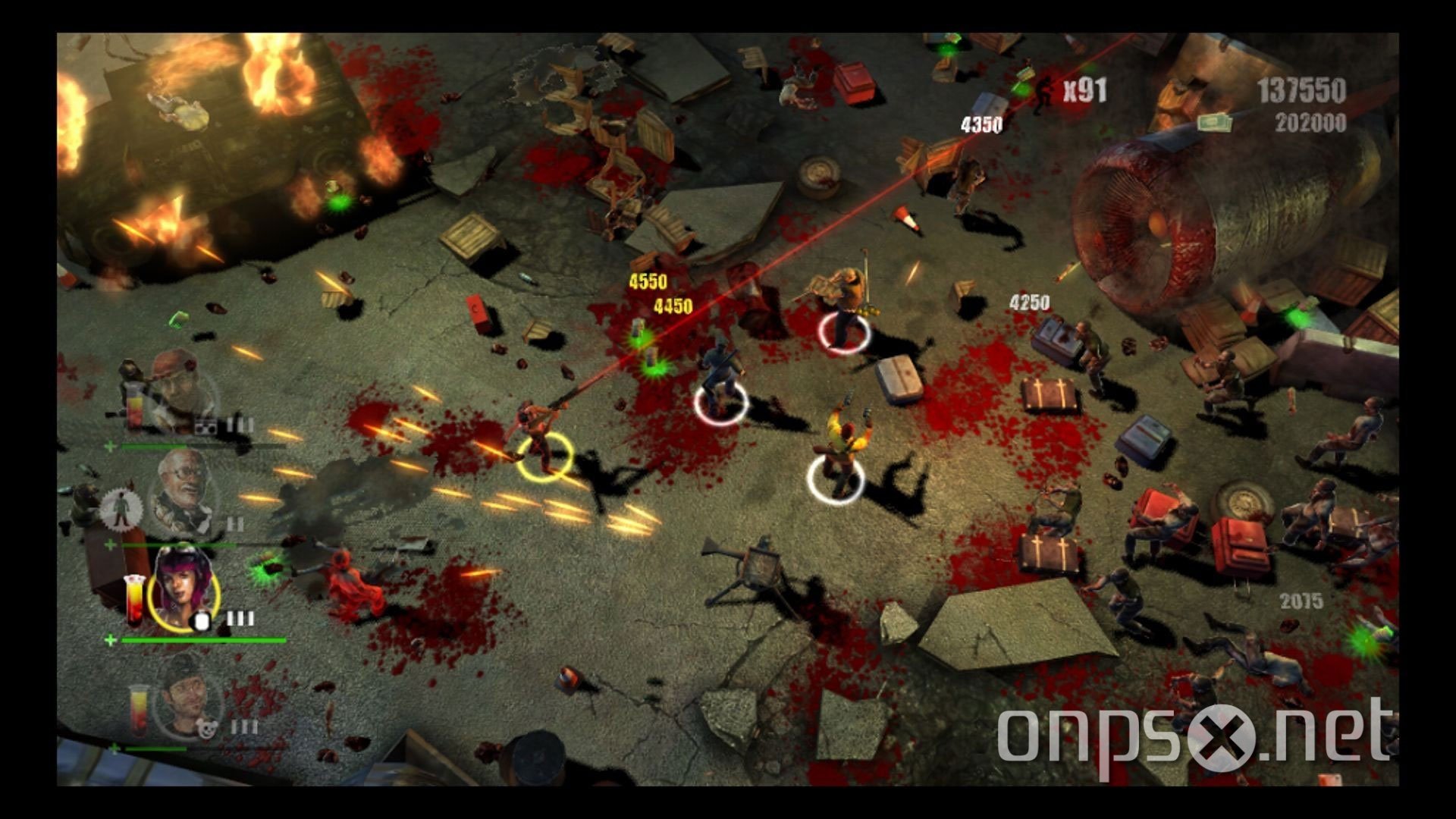Click the health vial beside the pink-haired portrait
Screen dimensions: 1456x819
(134, 599)
